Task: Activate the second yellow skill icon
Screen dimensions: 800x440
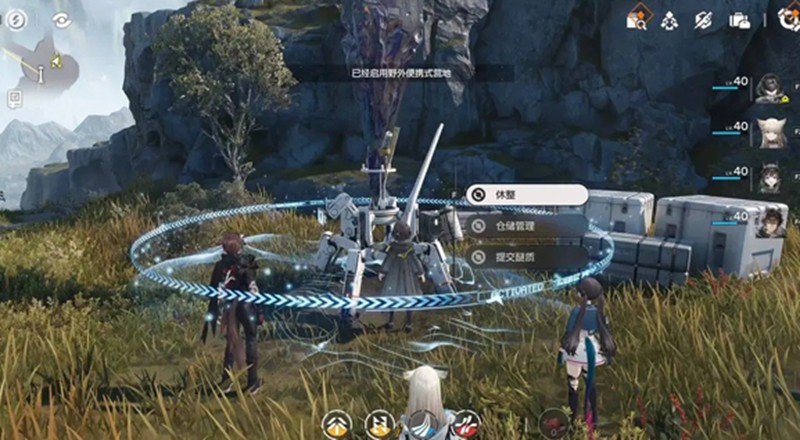Action: [379, 424]
